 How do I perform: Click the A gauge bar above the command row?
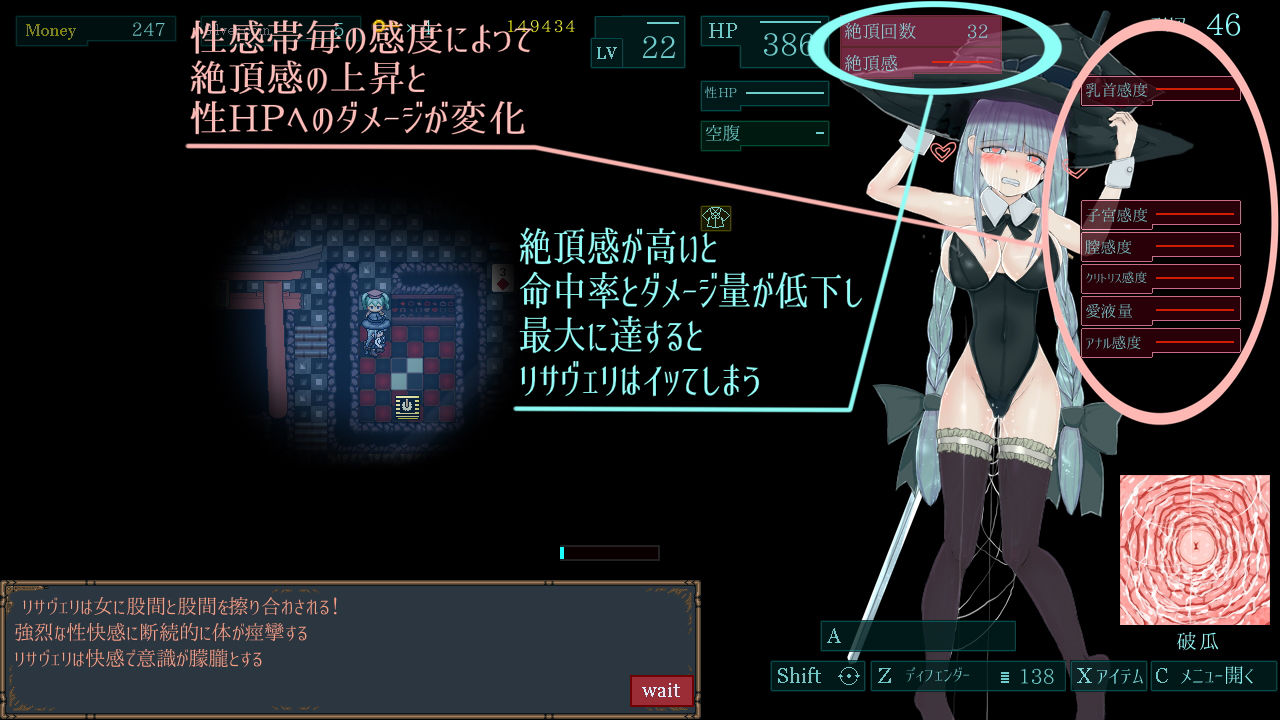tap(918, 636)
